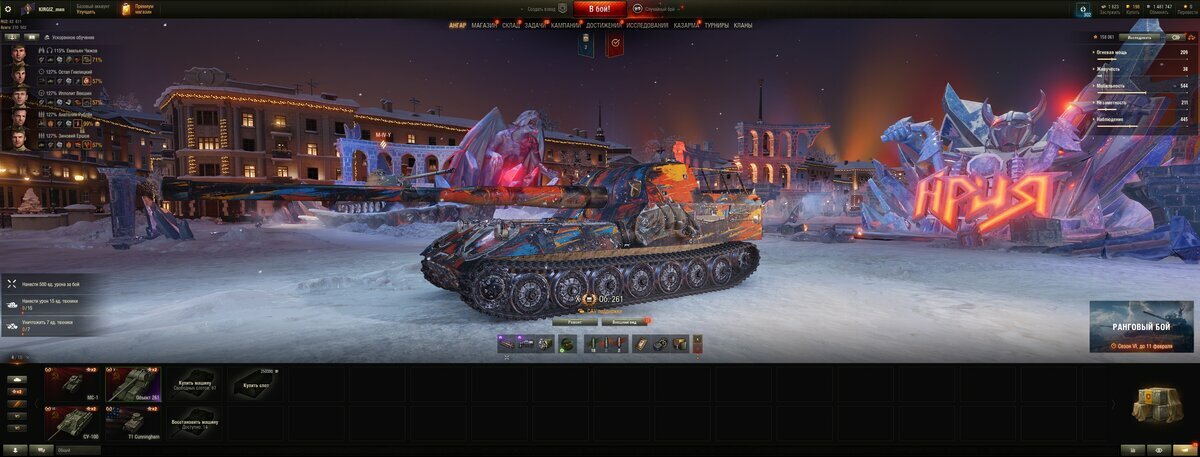Select the МС-1 tank in the carousel
Viewport: 1200px width, 457px height.
pyautogui.click(x=72, y=384)
